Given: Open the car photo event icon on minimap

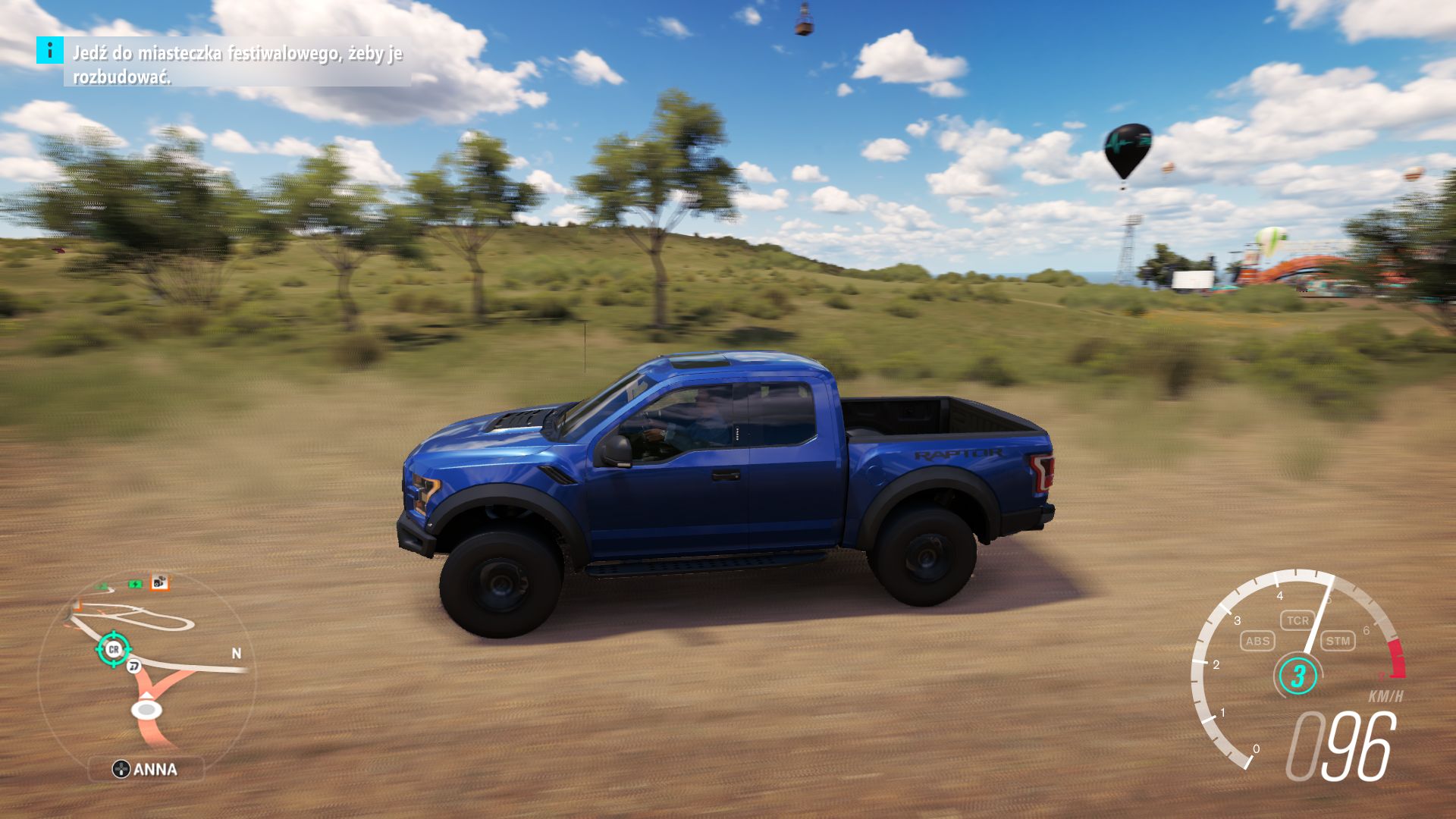Looking at the screenshot, I should [x=160, y=583].
